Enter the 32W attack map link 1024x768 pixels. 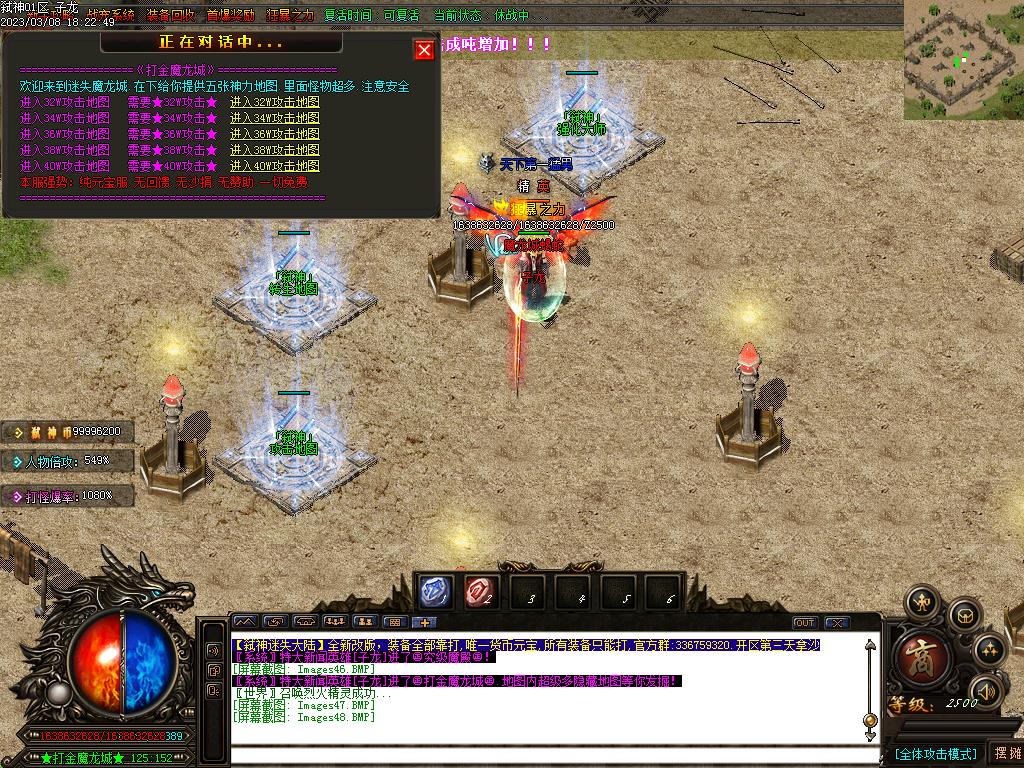click(x=274, y=102)
